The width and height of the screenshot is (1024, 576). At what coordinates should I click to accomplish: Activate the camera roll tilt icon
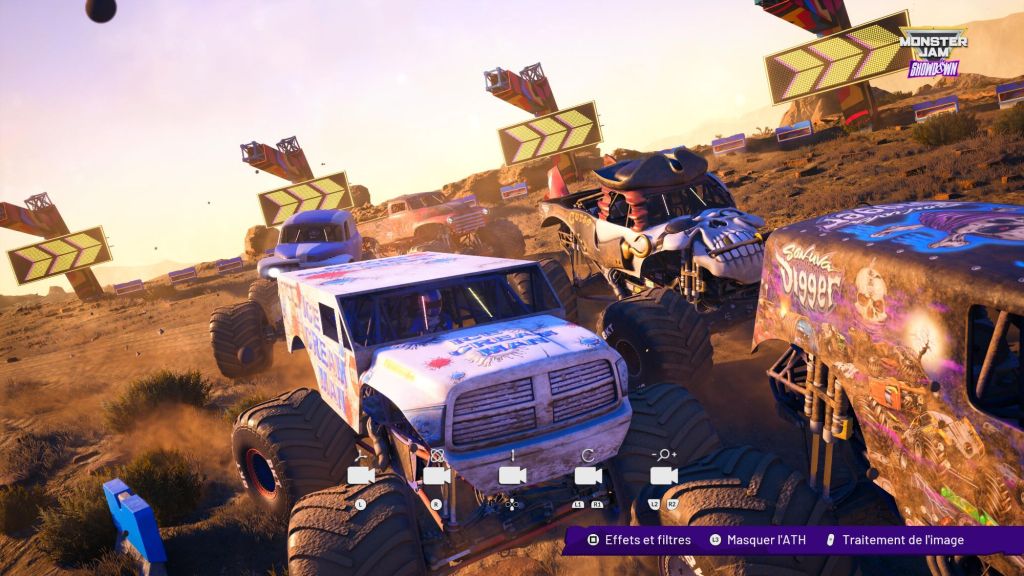point(588,475)
